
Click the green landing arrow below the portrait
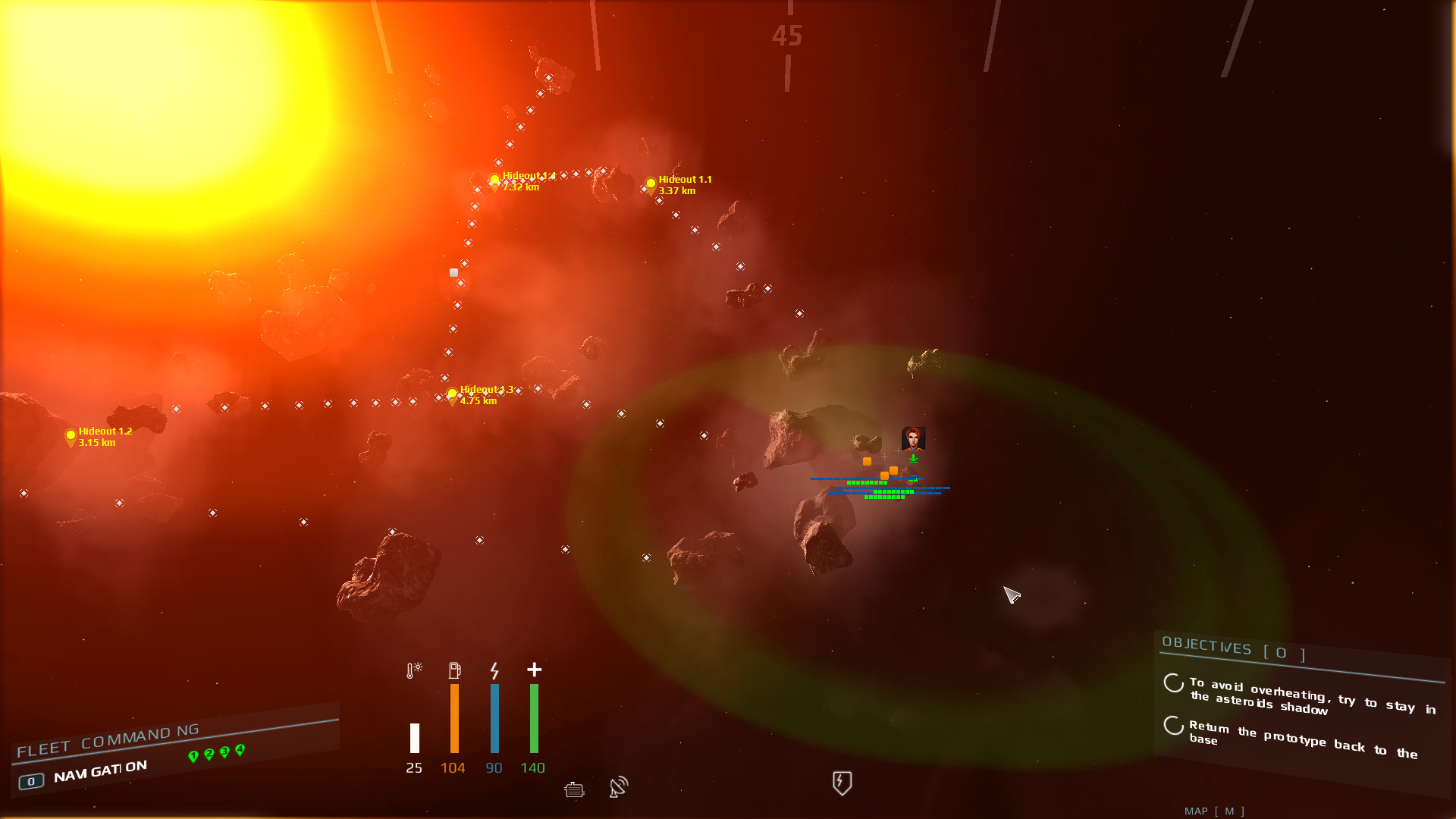[x=913, y=458]
